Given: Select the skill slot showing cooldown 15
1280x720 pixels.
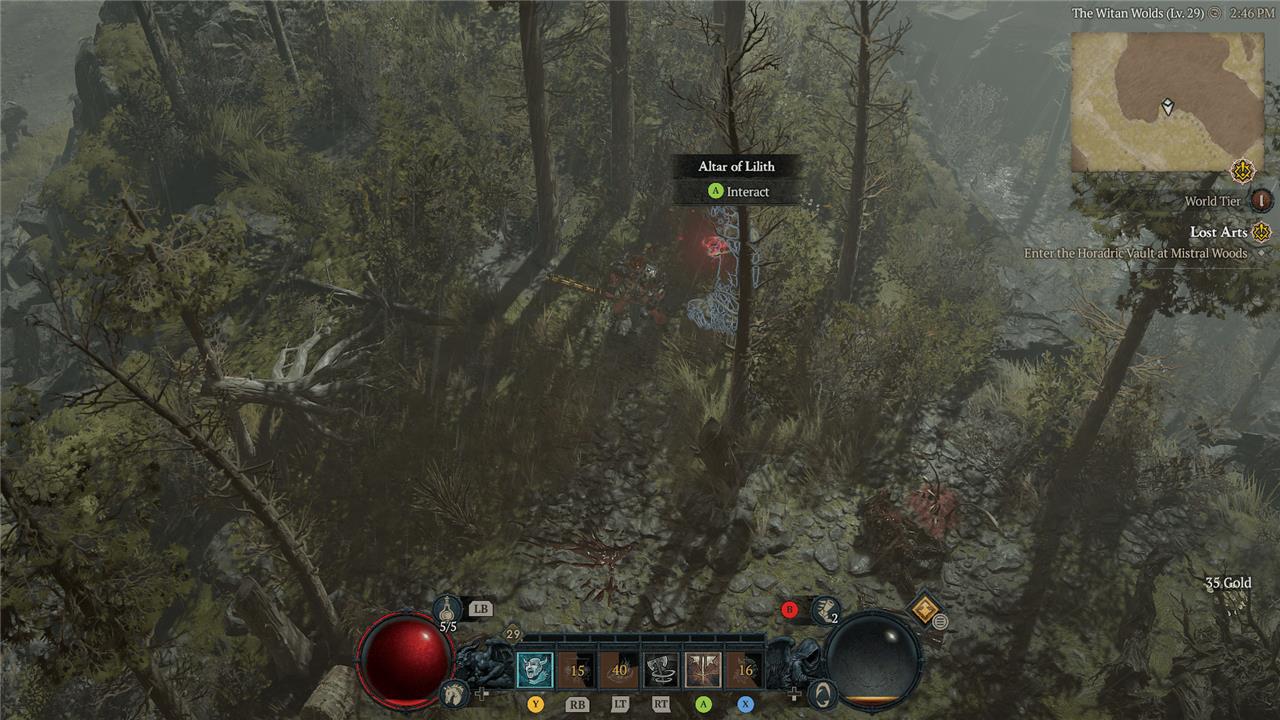Looking at the screenshot, I should 577,670.
